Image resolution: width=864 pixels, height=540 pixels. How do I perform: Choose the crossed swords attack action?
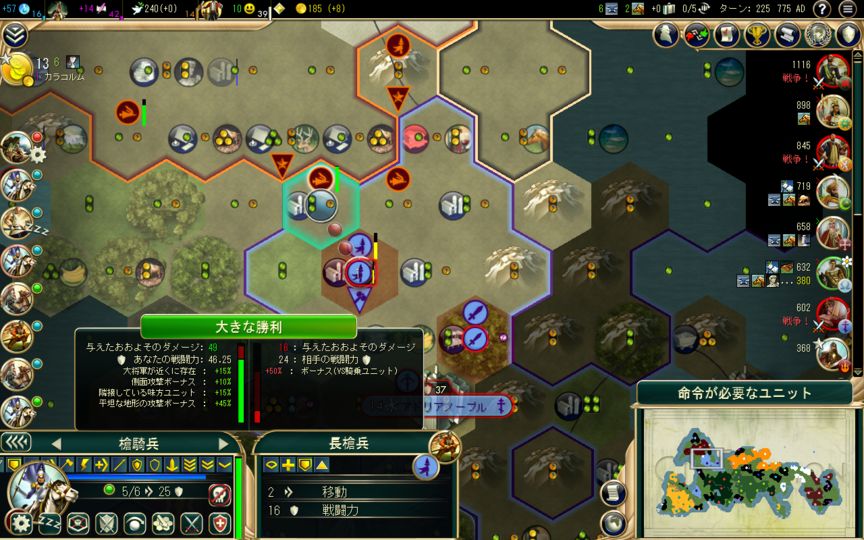[x=191, y=523]
